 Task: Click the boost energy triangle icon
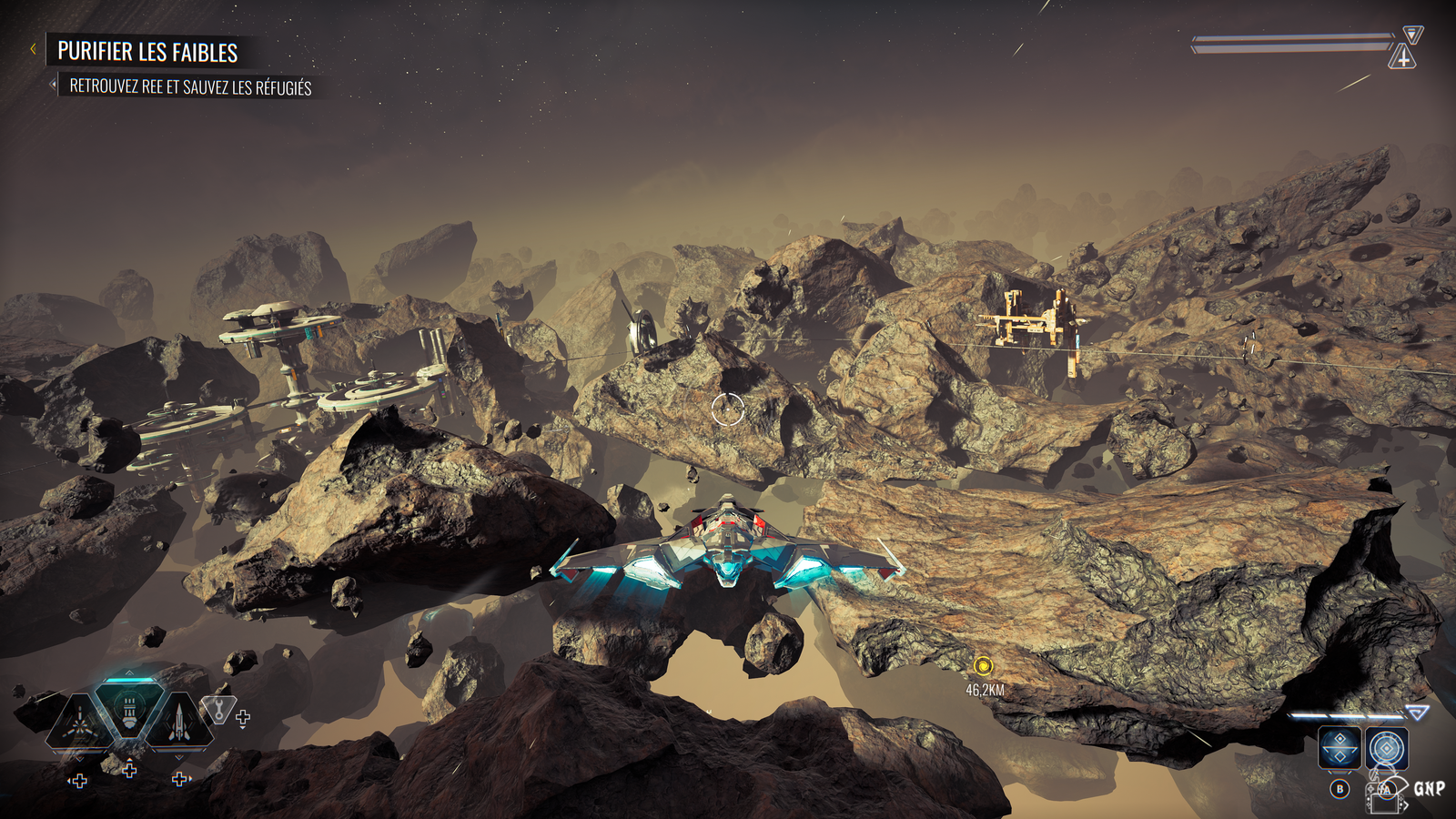click(x=1417, y=713)
